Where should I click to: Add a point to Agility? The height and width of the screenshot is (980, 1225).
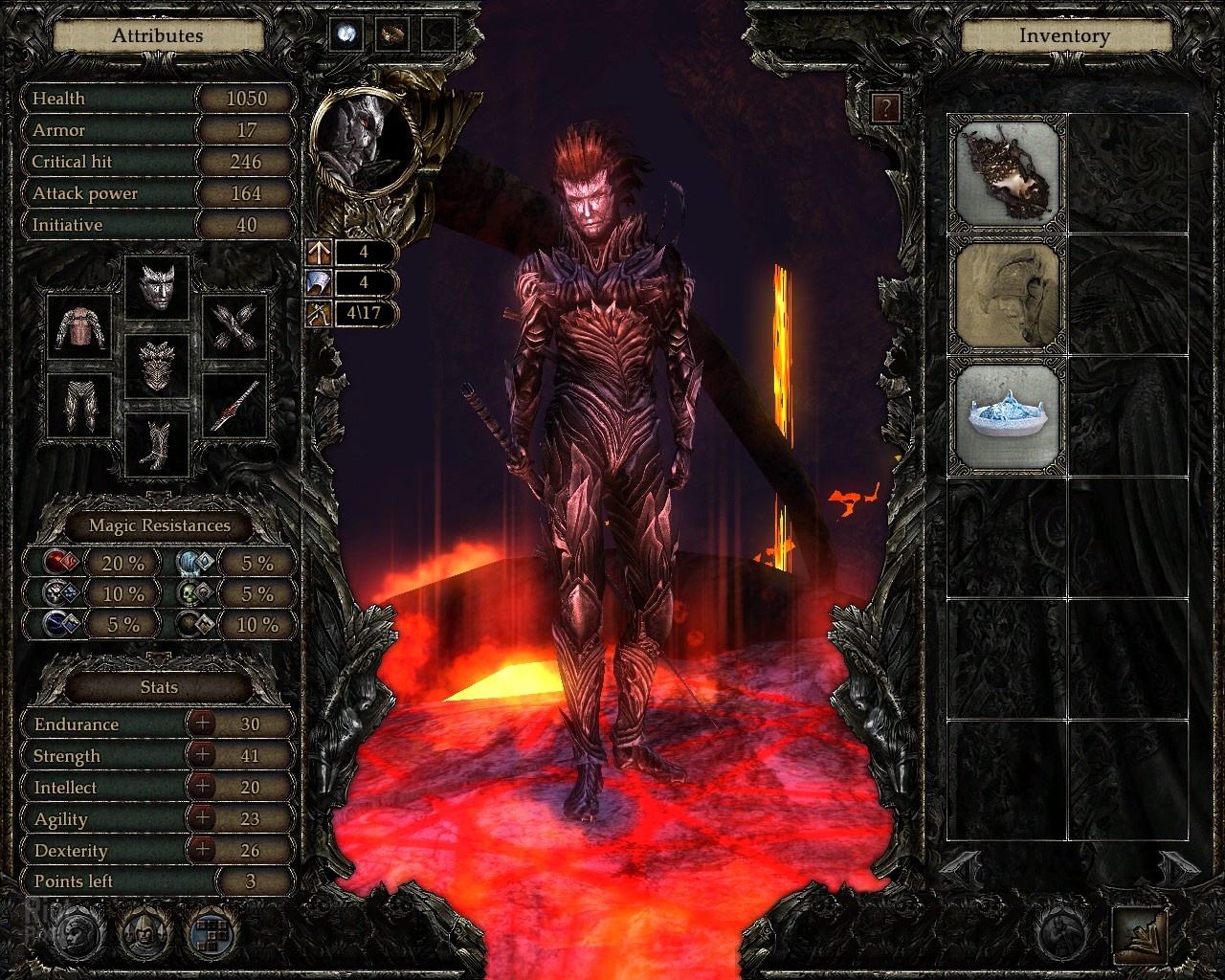(x=202, y=818)
